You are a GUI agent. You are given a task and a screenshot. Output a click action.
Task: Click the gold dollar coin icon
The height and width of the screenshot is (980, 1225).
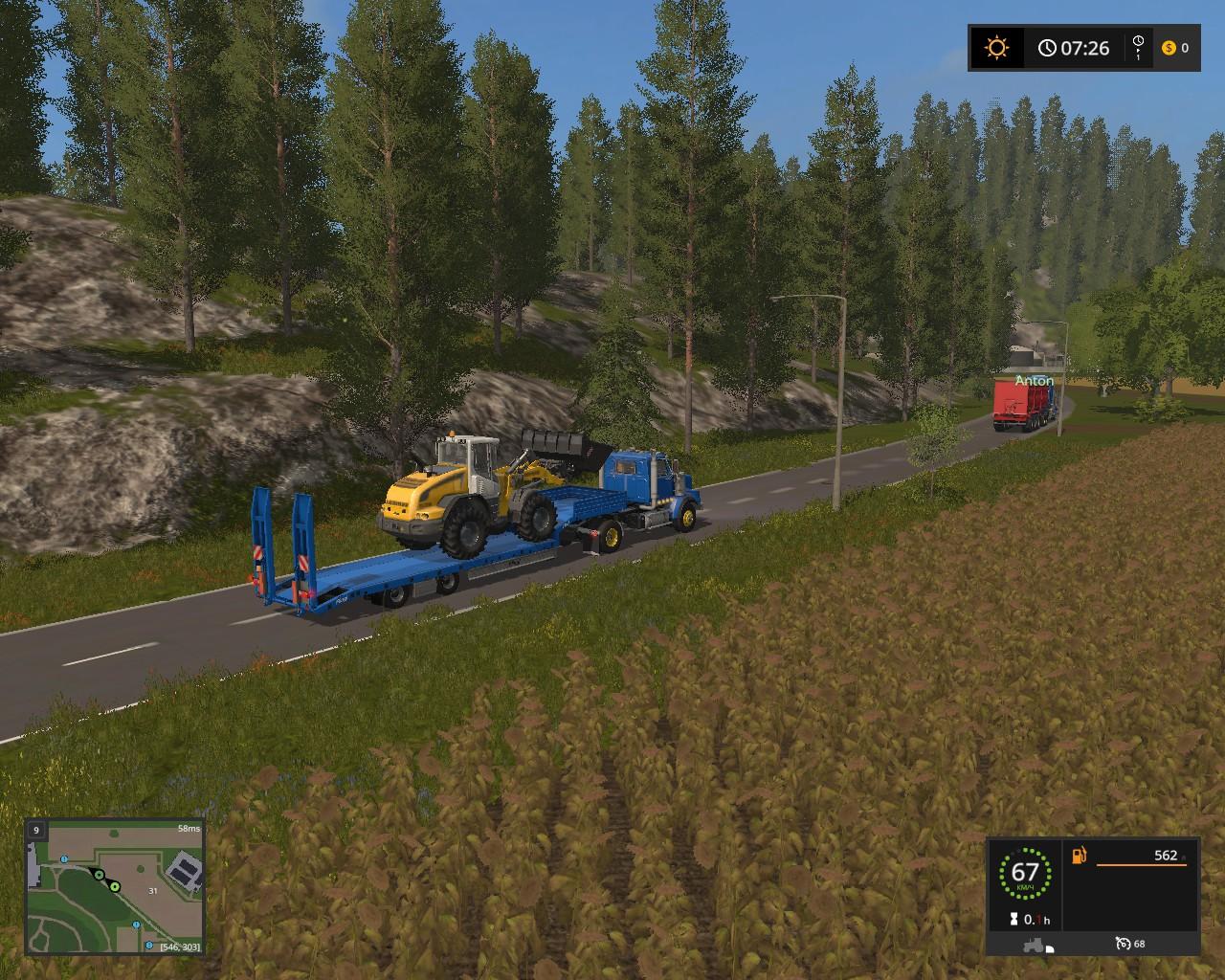[1169, 48]
